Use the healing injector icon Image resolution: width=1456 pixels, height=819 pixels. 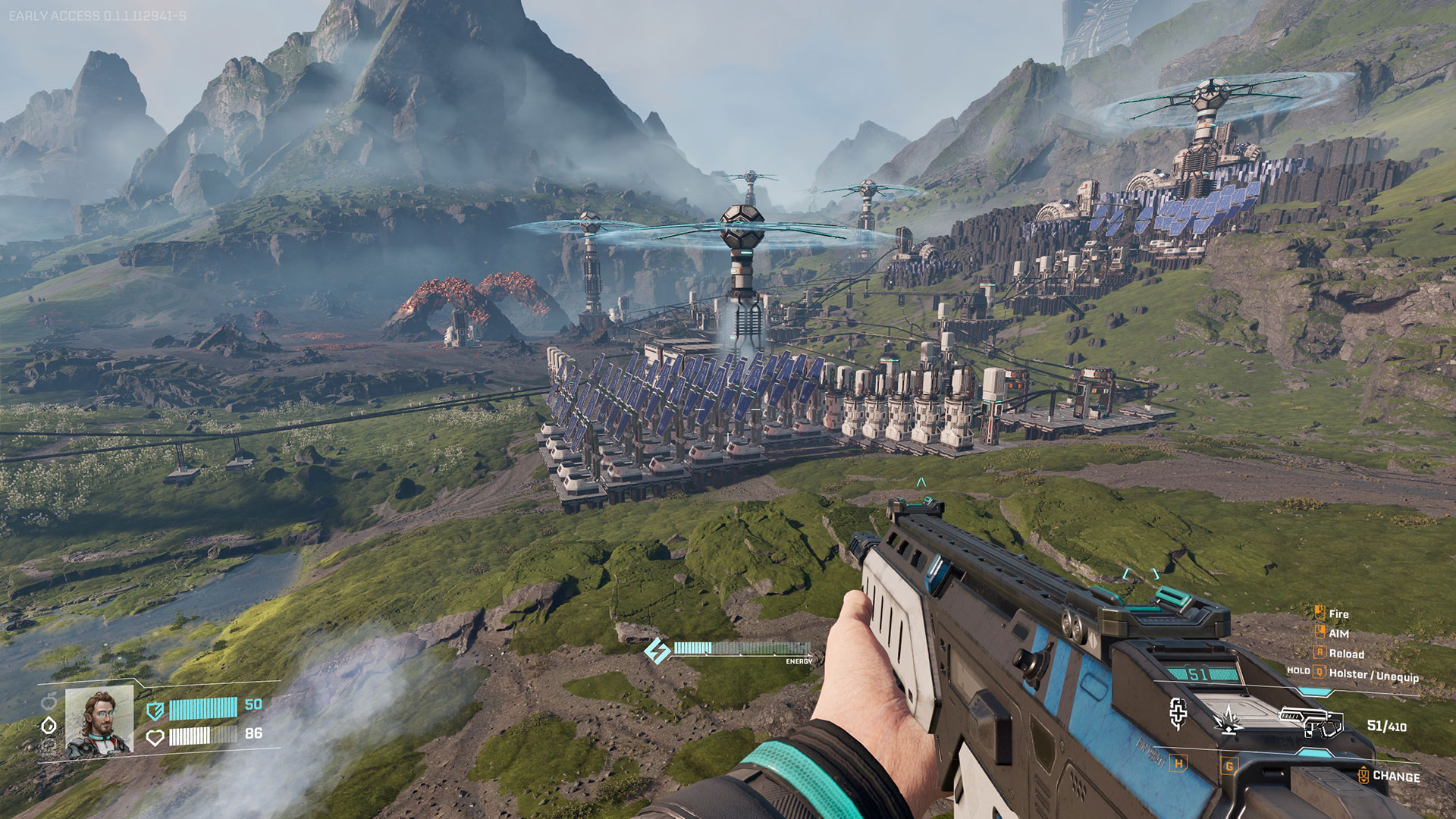(1178, 714)
